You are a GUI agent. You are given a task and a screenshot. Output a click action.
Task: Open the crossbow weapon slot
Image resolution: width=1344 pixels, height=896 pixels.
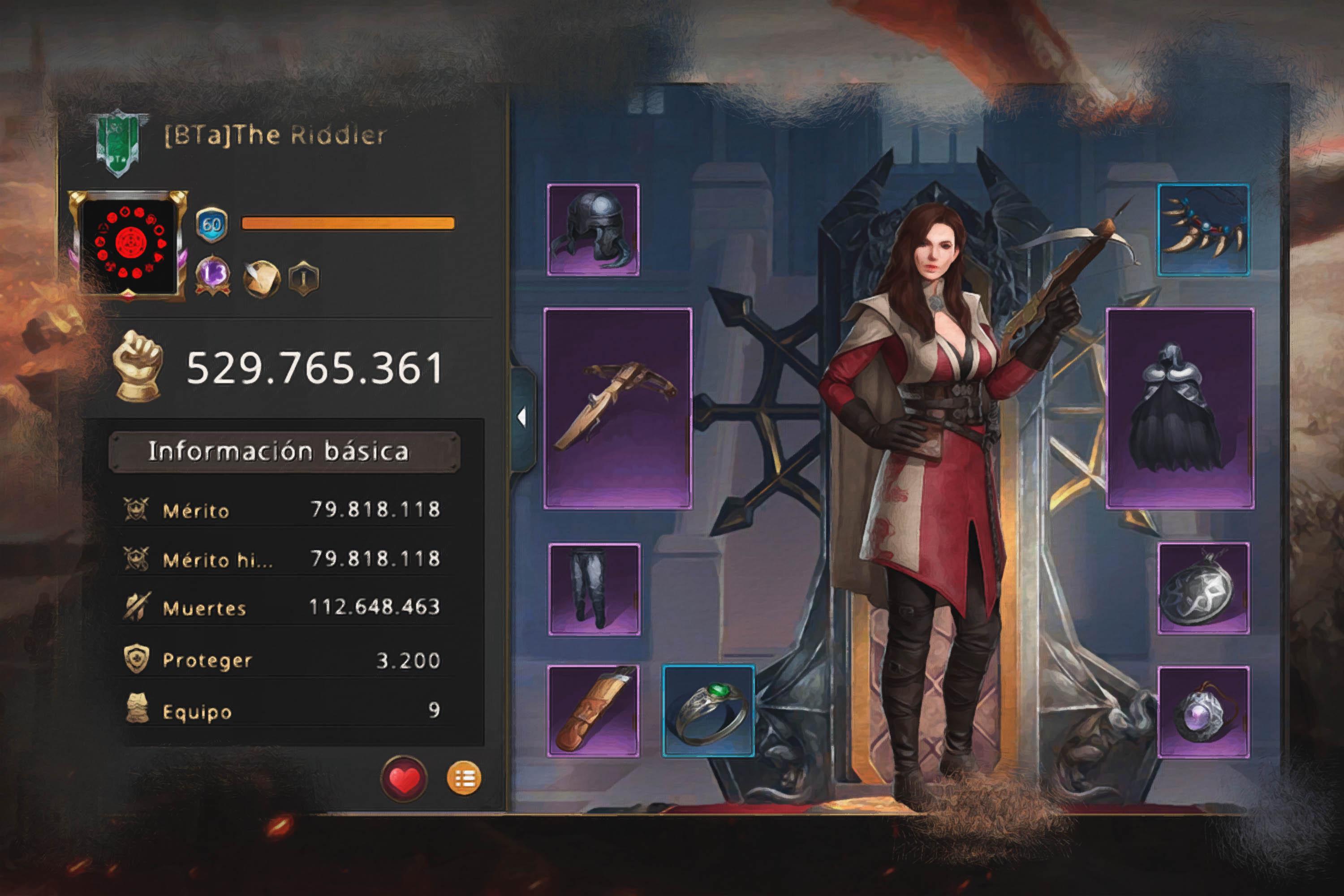618,408
